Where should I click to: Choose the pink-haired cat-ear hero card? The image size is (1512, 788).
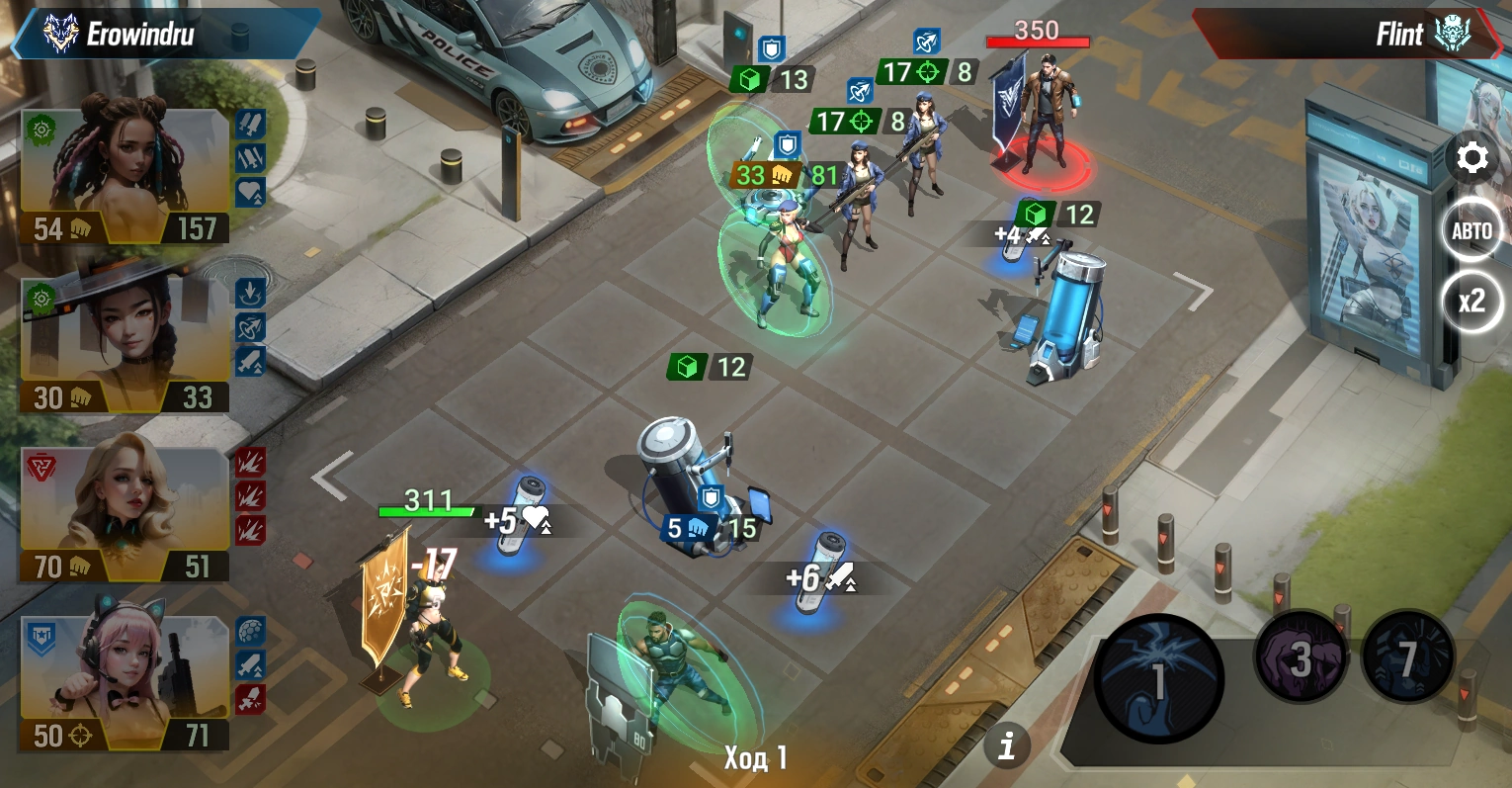tap(125, 683)
